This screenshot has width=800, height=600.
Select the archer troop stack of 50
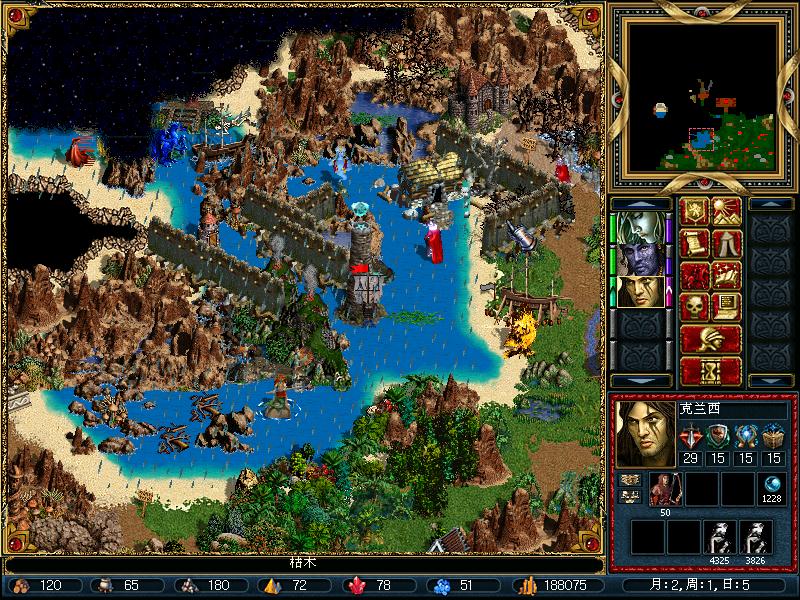point(664,489)
